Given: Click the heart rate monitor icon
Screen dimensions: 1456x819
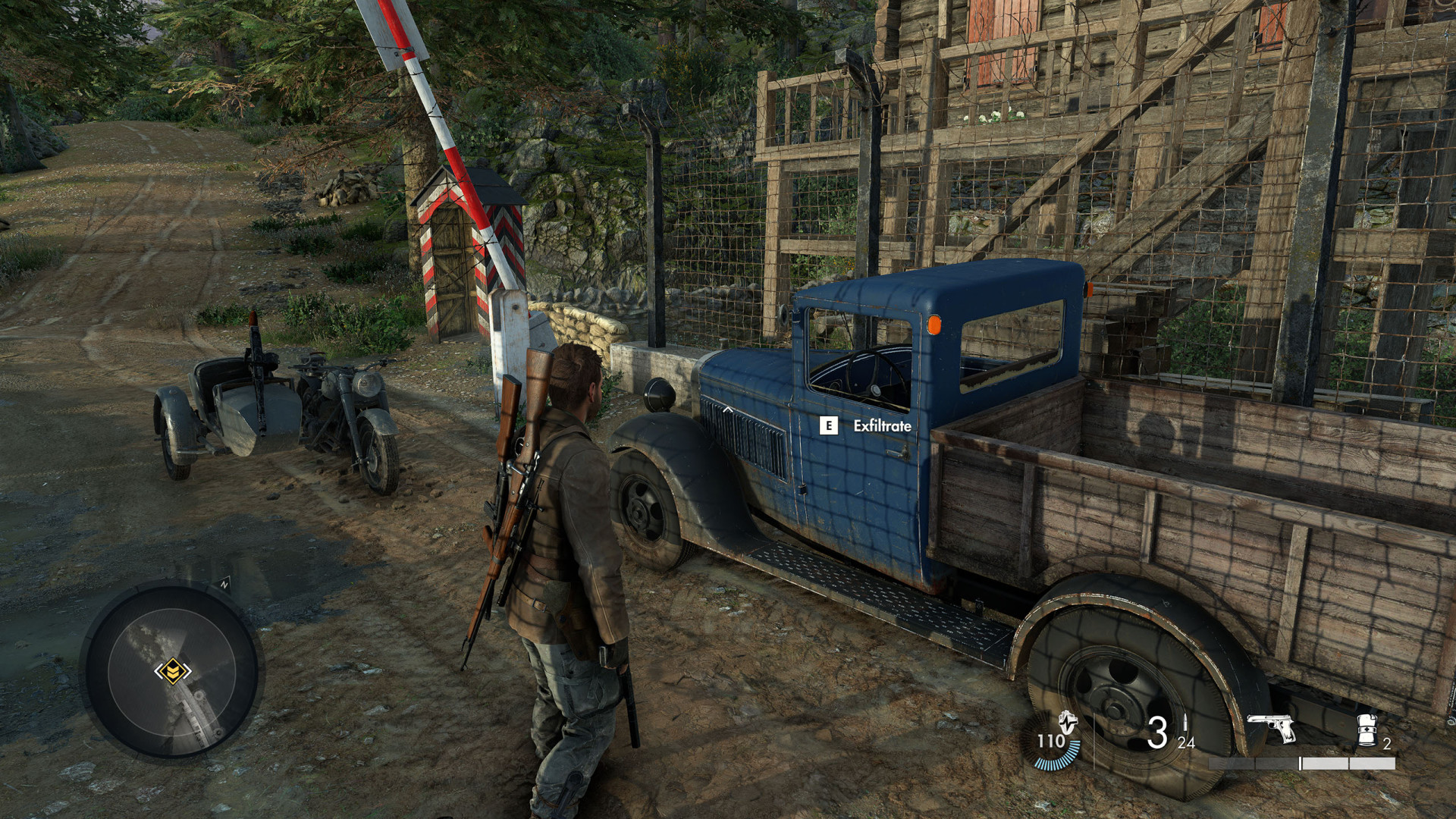Looking at the screenshot, I should pyautogui.click(x=1067, y=721).
